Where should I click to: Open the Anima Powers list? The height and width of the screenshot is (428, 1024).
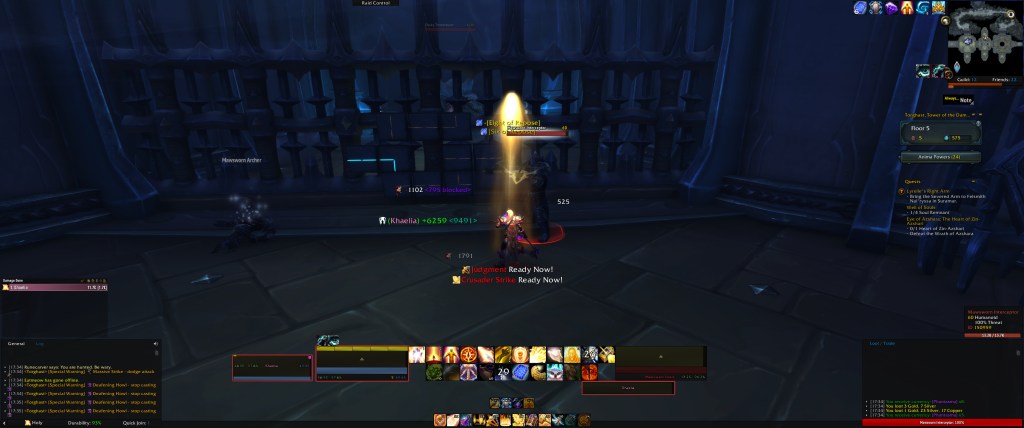click(940, 157)
